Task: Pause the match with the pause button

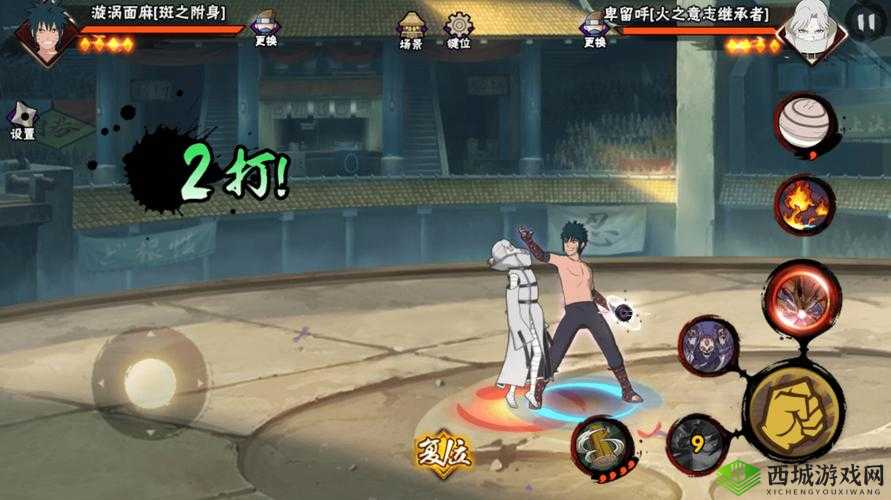Action: (x=863, y=20)
